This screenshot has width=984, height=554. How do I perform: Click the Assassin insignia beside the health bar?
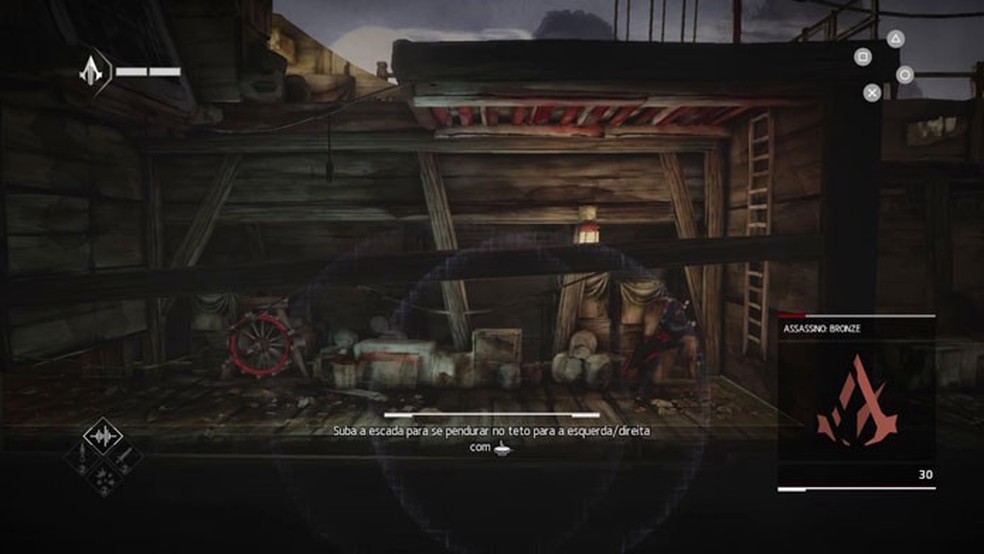coord(92,71)
